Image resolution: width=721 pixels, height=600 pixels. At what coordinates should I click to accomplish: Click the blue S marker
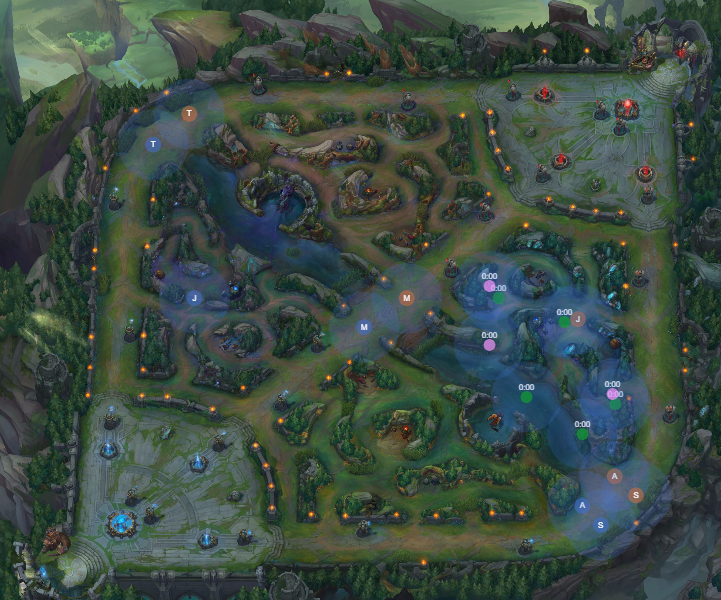(x=600, y=525)
